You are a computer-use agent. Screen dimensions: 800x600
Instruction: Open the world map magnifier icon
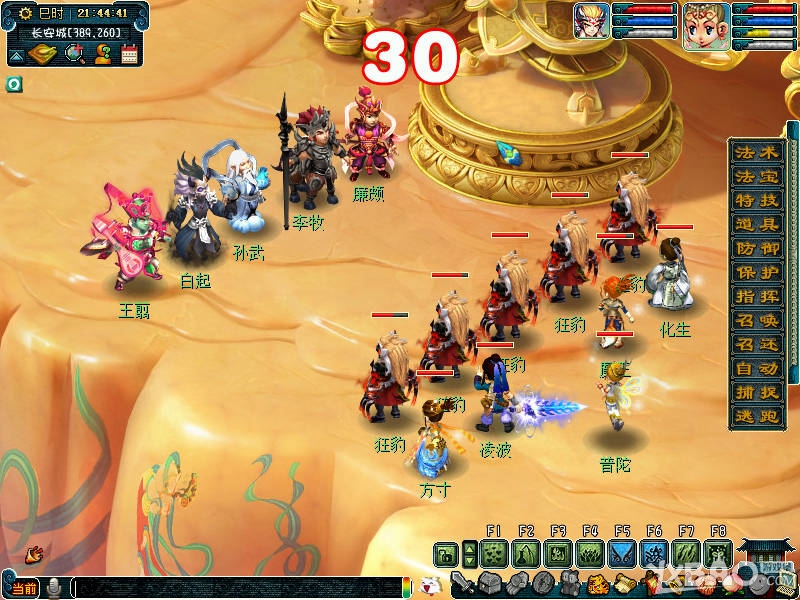(x=74, y=54)
